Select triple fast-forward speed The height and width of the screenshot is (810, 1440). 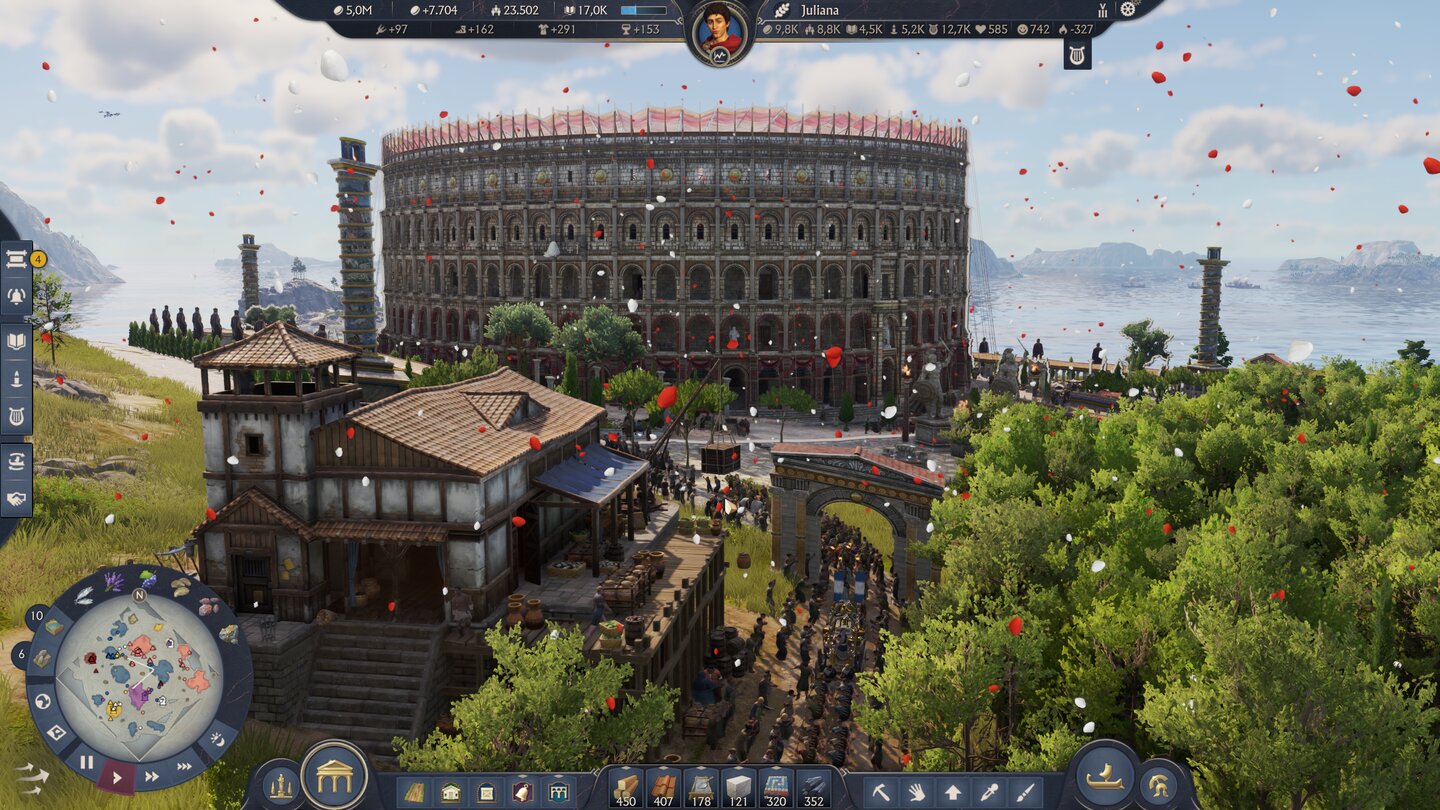[186, 766]
